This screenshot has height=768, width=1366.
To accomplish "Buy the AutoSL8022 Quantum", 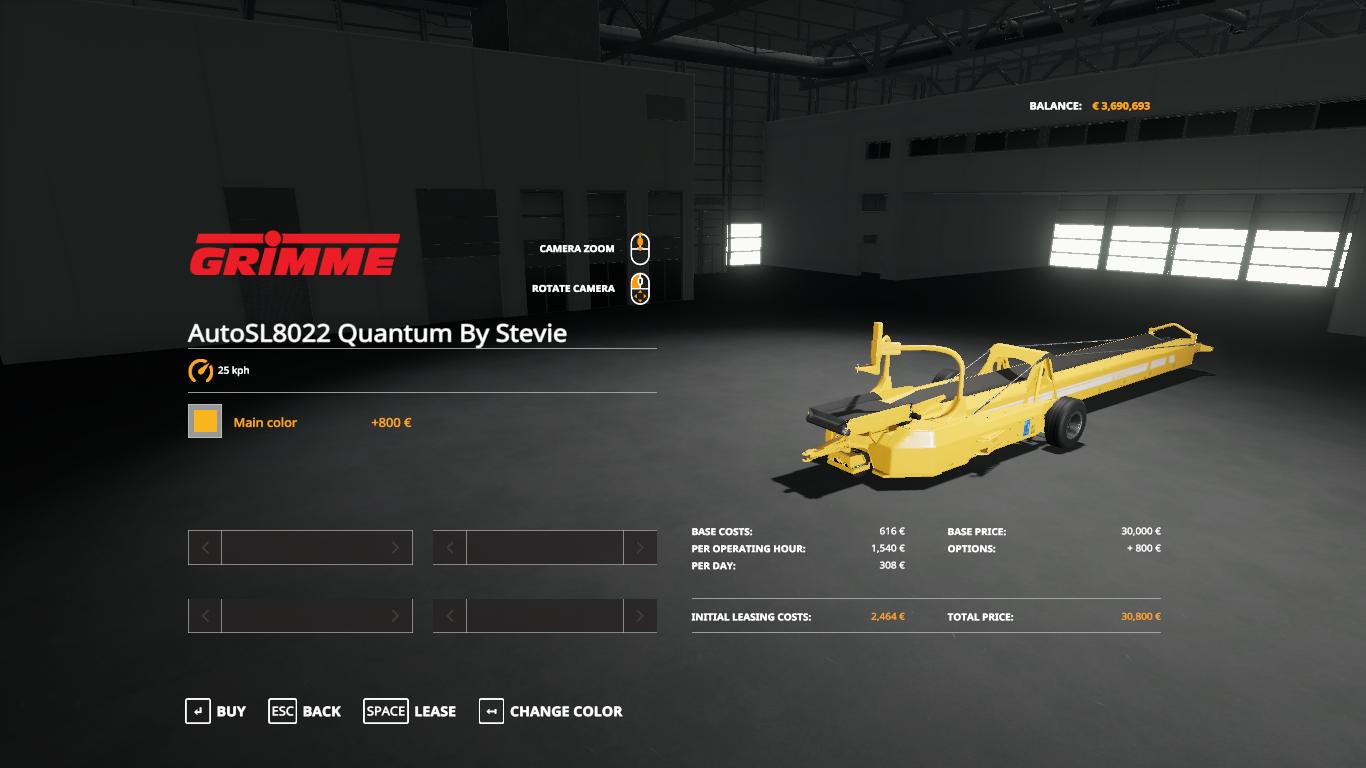I will [216, 711].
